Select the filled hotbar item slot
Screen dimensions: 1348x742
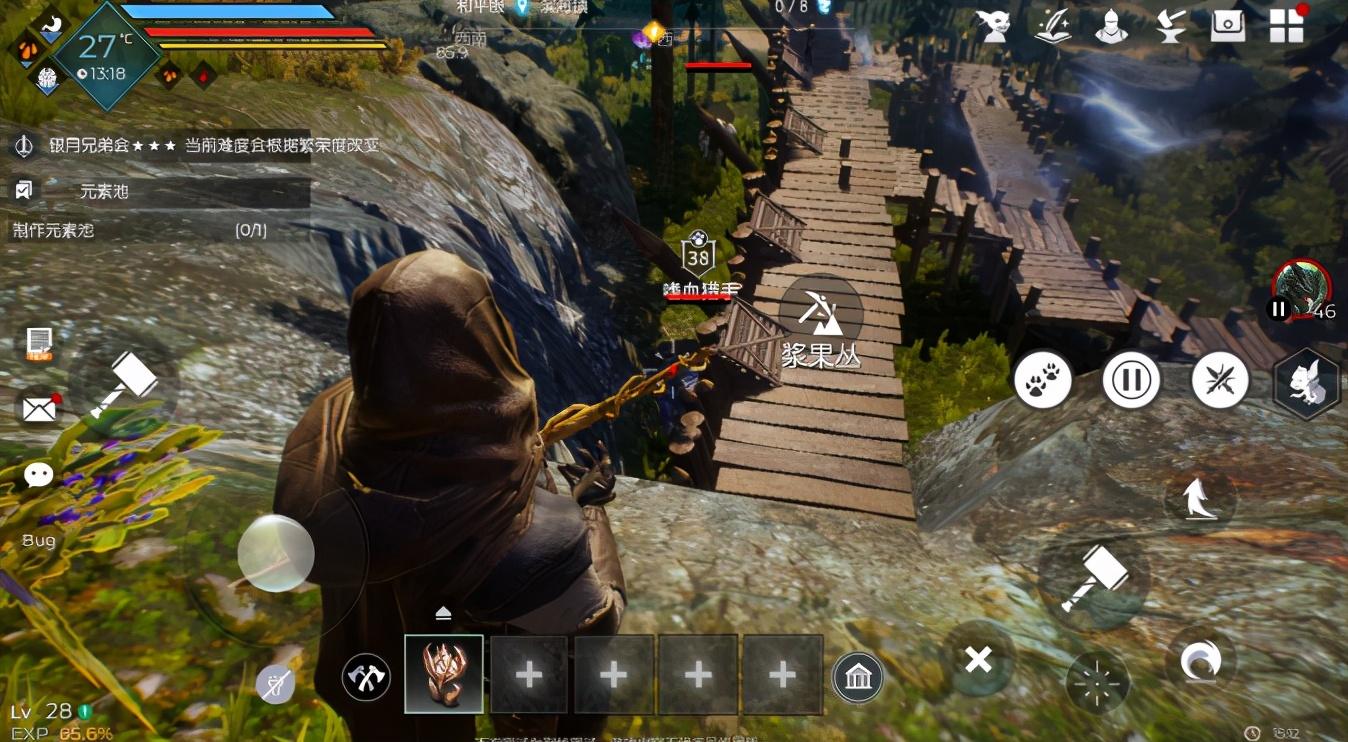(x=444, y=674)
